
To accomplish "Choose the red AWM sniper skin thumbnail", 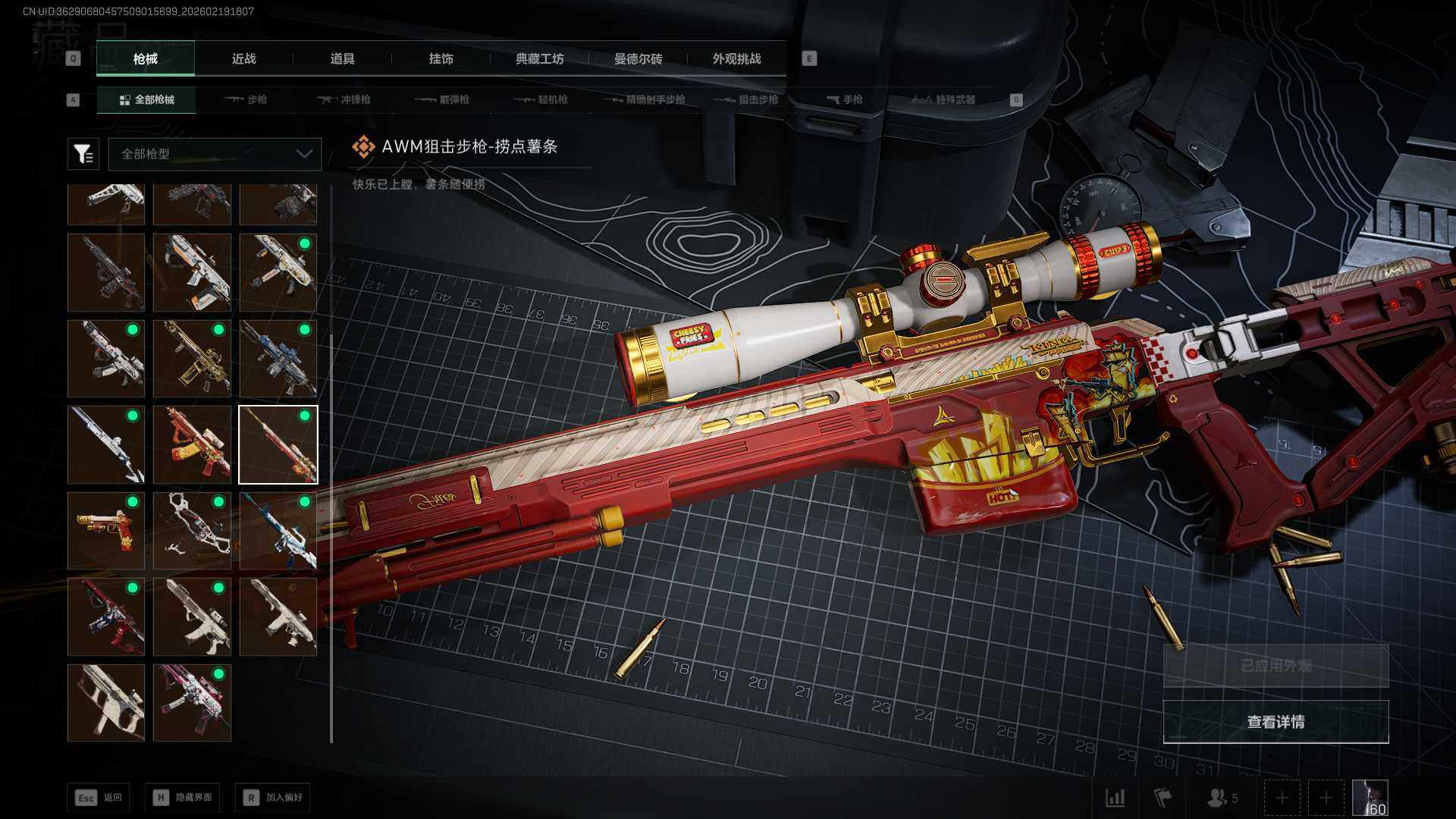I will tap(278, 444).
